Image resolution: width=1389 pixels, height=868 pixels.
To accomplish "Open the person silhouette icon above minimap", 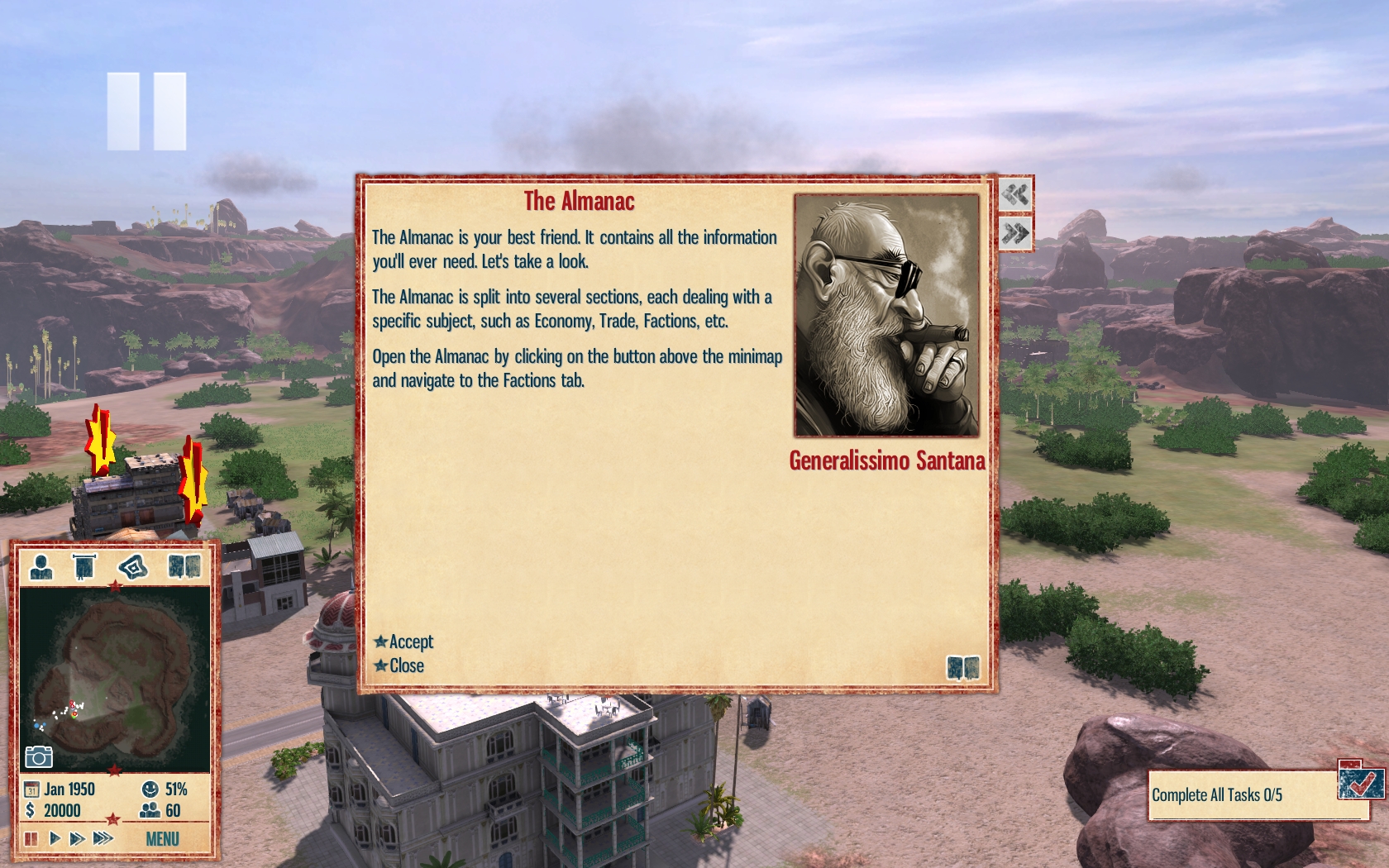I will pyautogui.click(x=41, y=566).
